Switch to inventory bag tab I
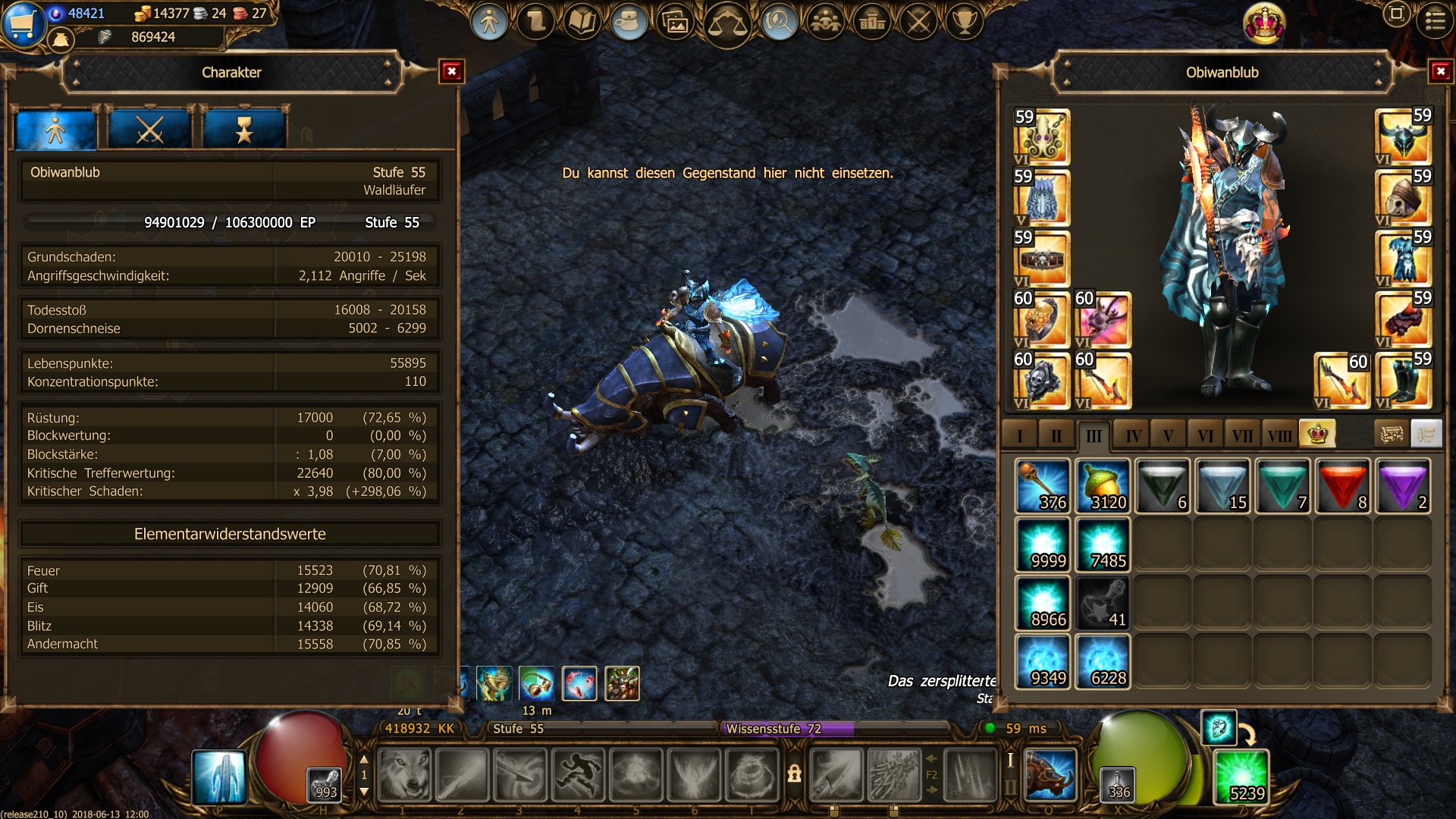Screen dimensions: 1456x819 pyautogui.click(x=1019, y=436)
